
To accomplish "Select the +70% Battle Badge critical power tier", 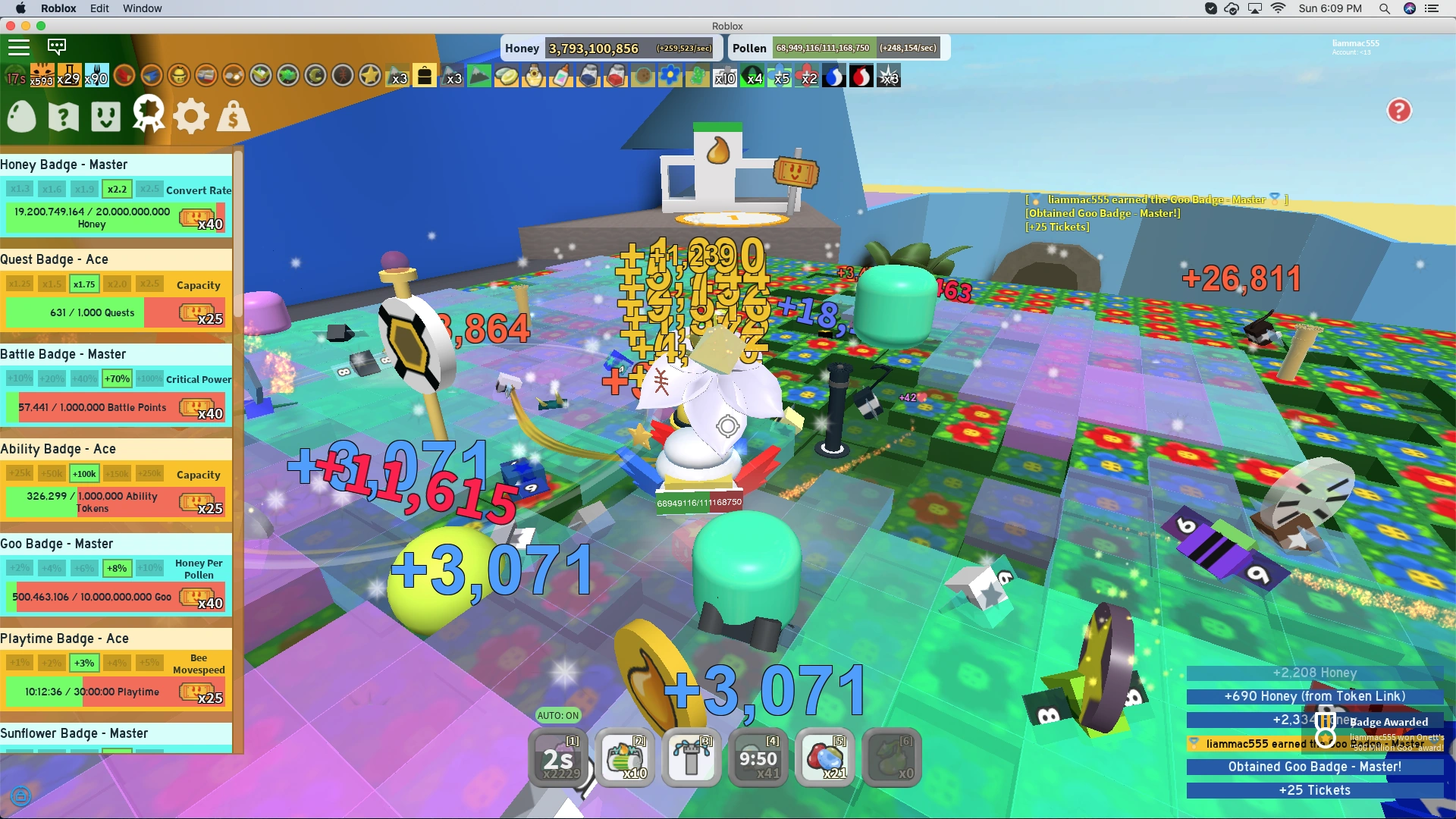I will tap(117, 378).
